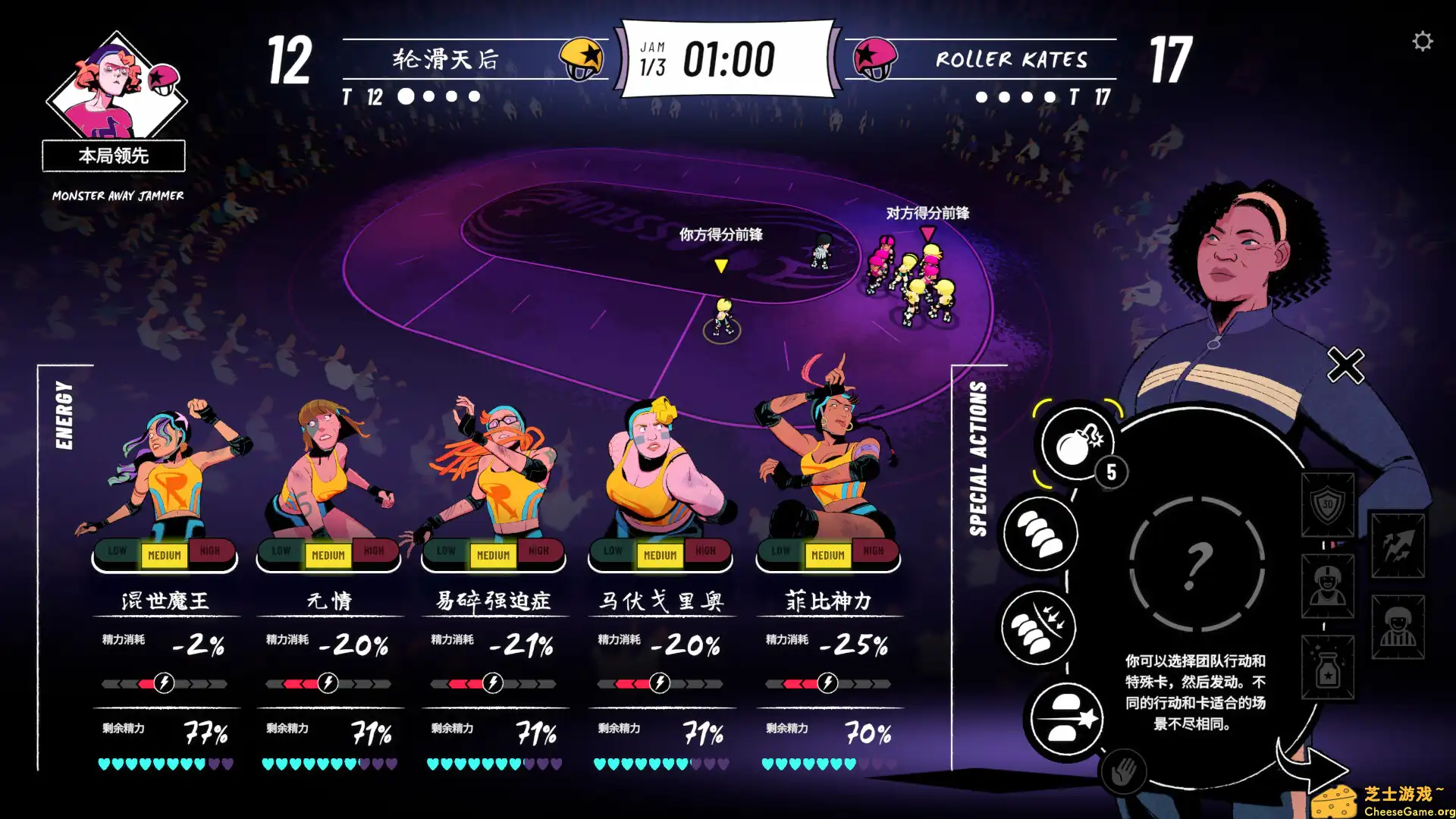This screenshot has width=1456, height=819.
Task: Open settings with the gear icon
Action: click(x=1423, y=41)
